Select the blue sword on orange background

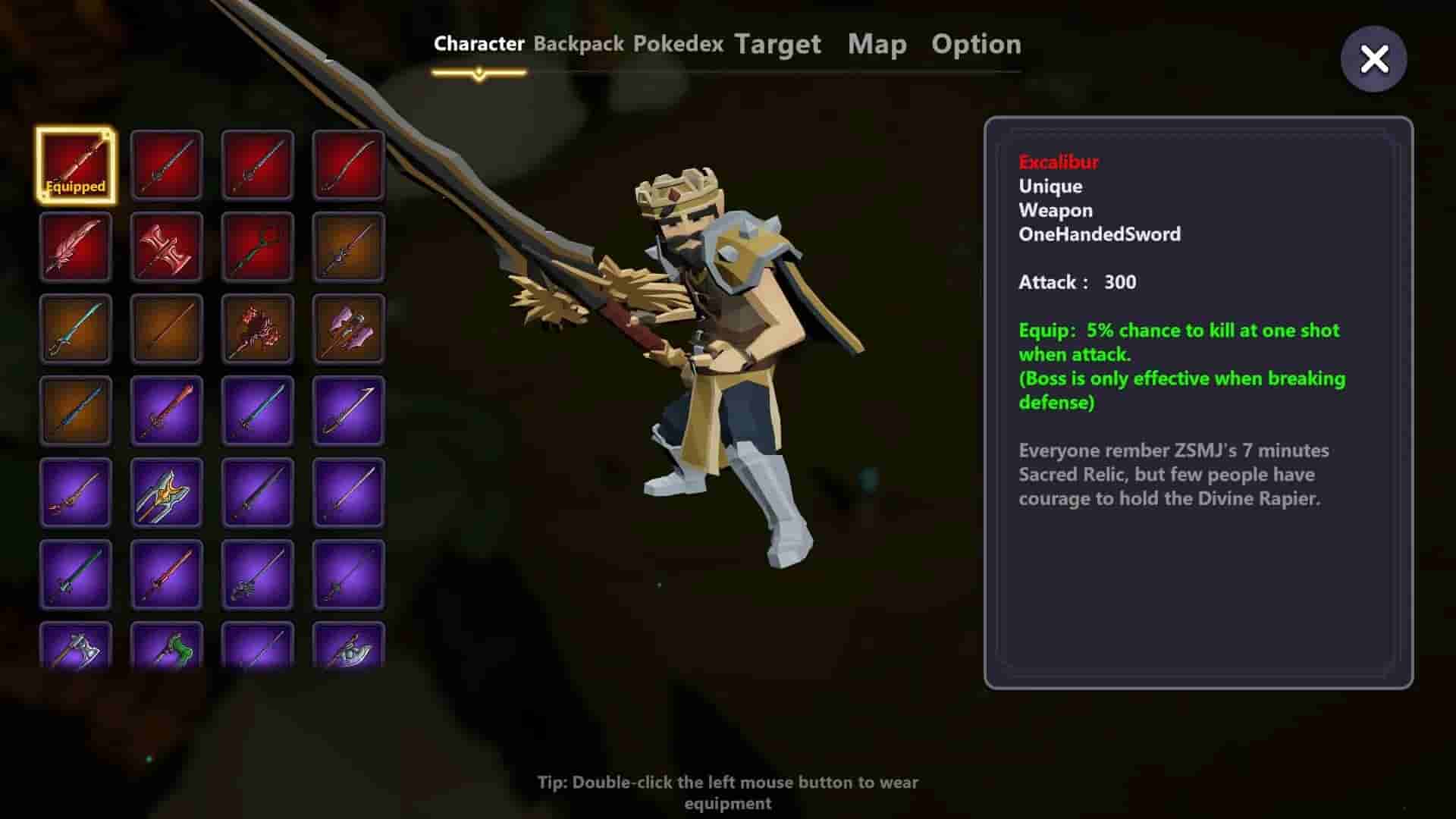click(76, 411)
